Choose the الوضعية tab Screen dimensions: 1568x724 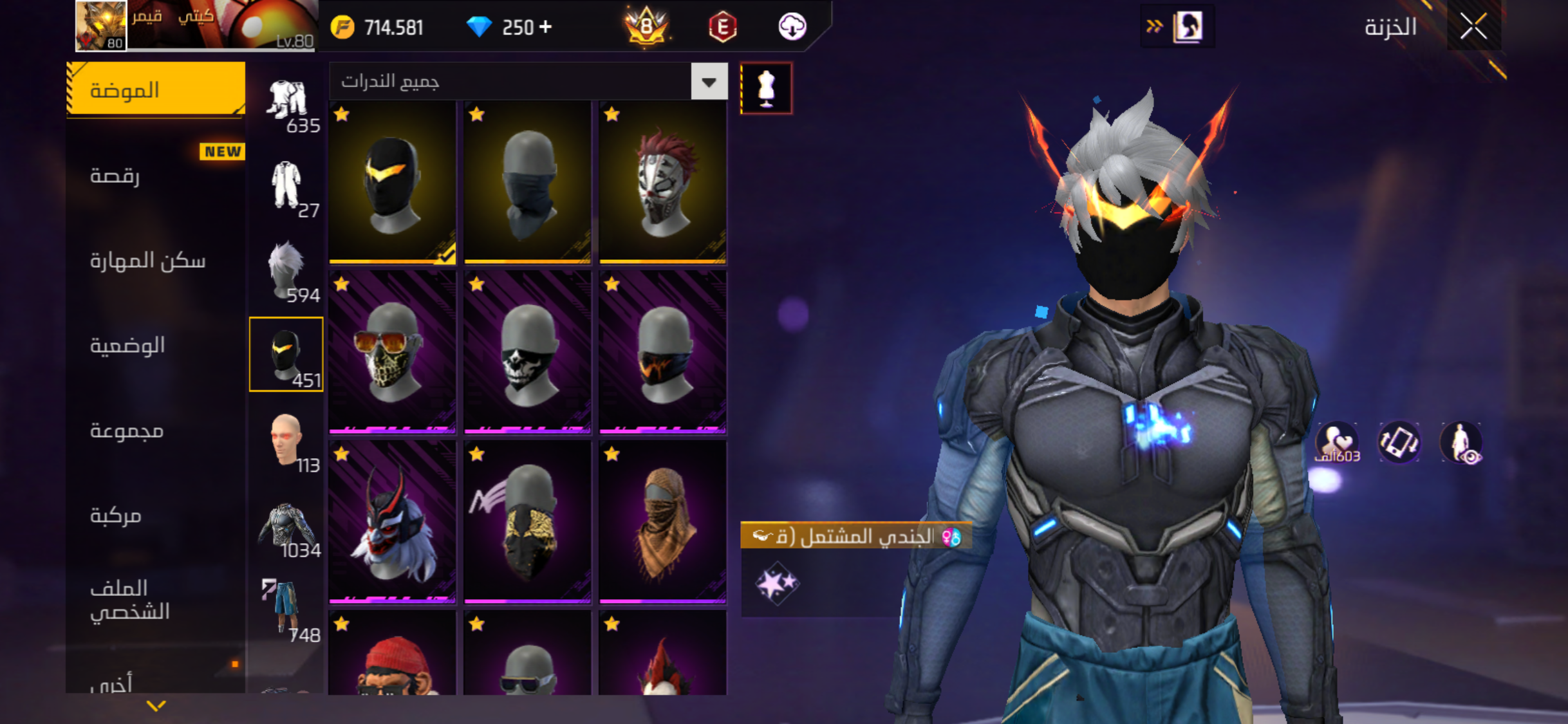(x=156, y=346)
